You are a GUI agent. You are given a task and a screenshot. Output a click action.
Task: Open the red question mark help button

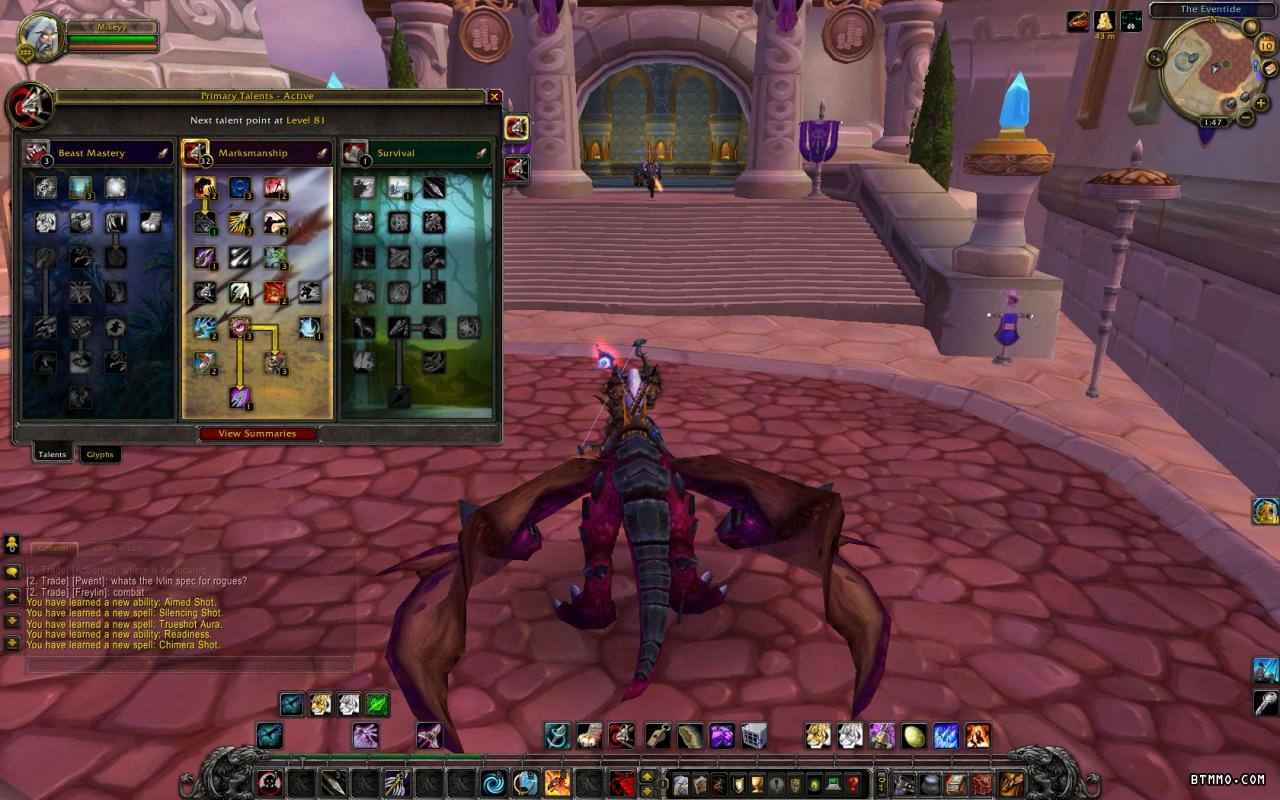[852, 783]
